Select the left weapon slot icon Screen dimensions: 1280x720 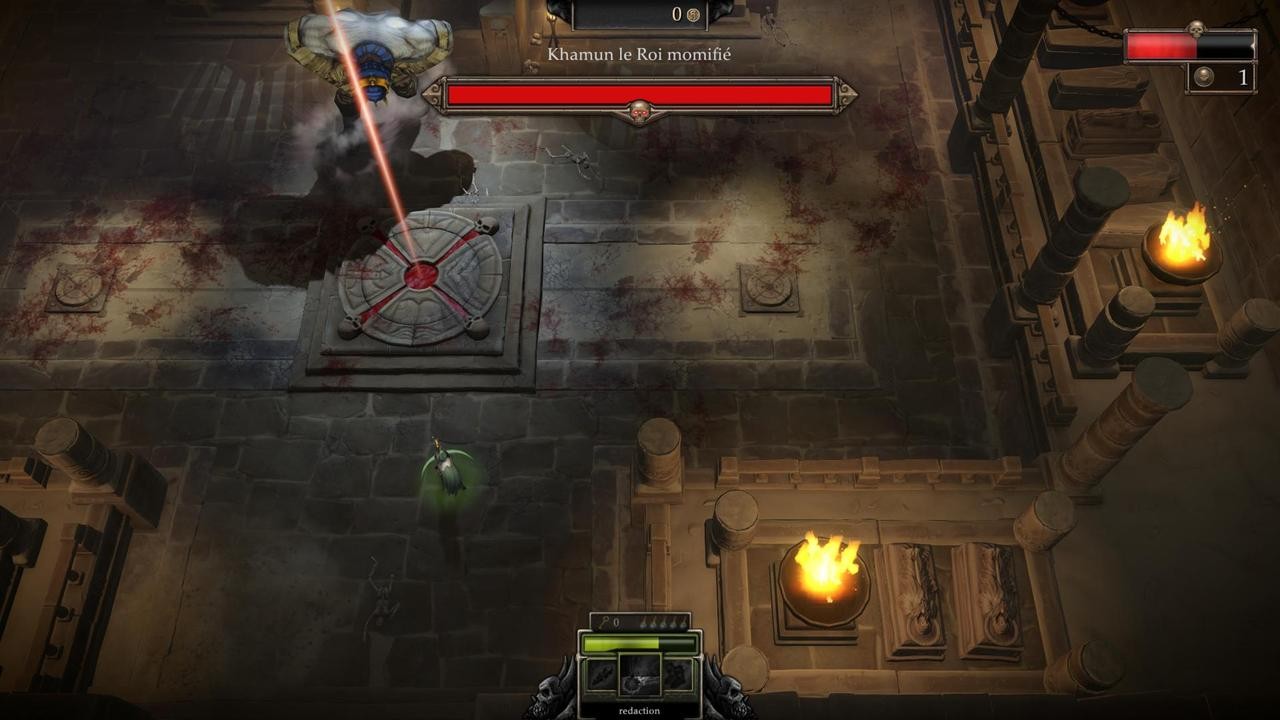pos(602,673)
